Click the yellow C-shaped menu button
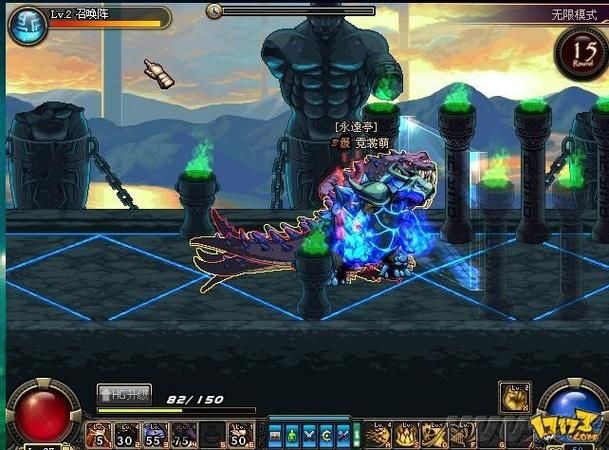The width and height of the screenshot is (609, 450). pos(325,435)
